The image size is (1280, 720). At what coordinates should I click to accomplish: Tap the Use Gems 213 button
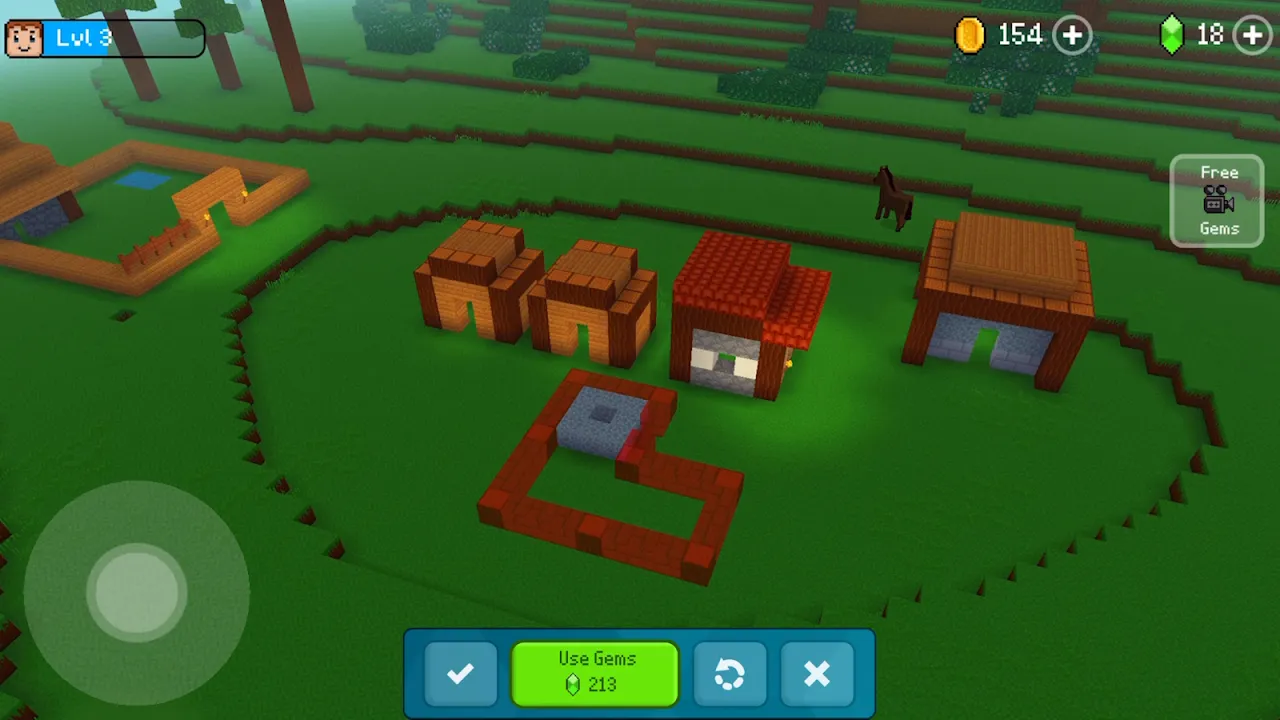point(595,673)
